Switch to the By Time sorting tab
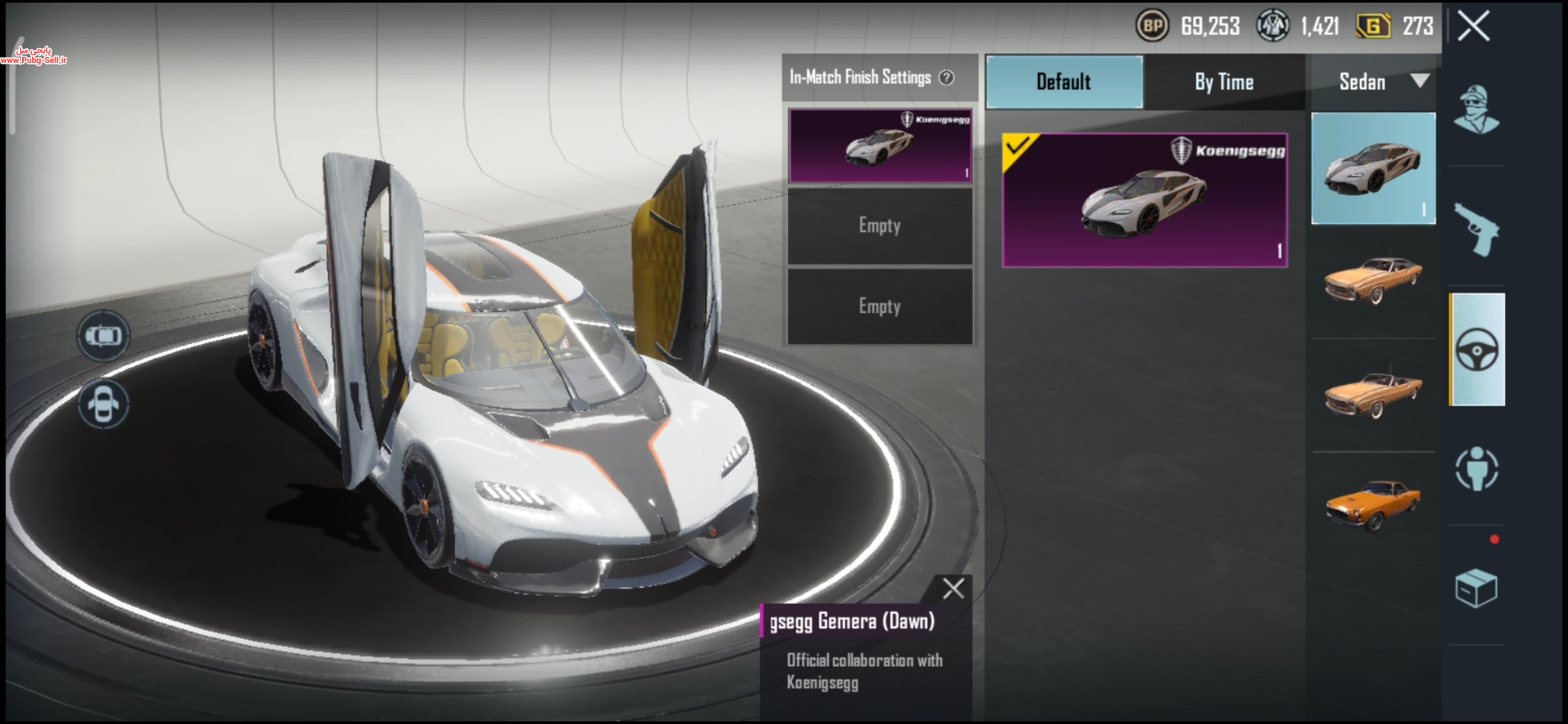Screen dimensions: 1568x724 (1224, 82)
